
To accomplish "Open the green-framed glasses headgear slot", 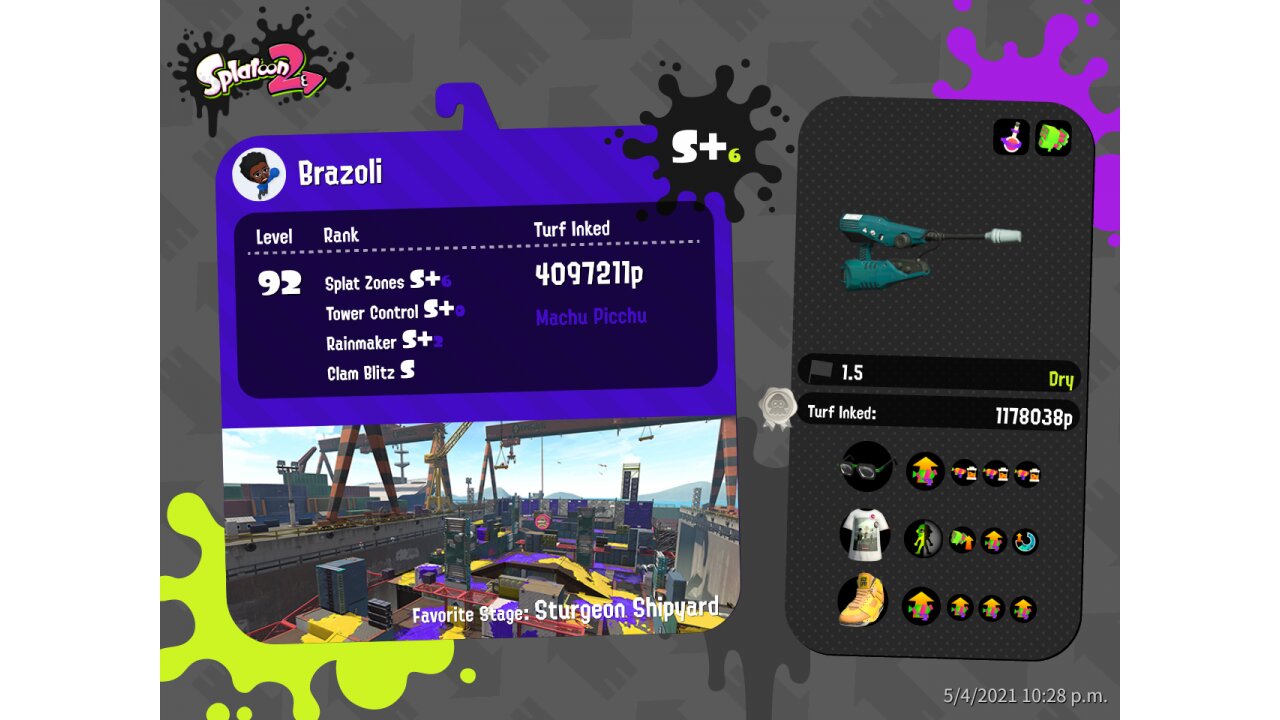I will click(866, 466).
